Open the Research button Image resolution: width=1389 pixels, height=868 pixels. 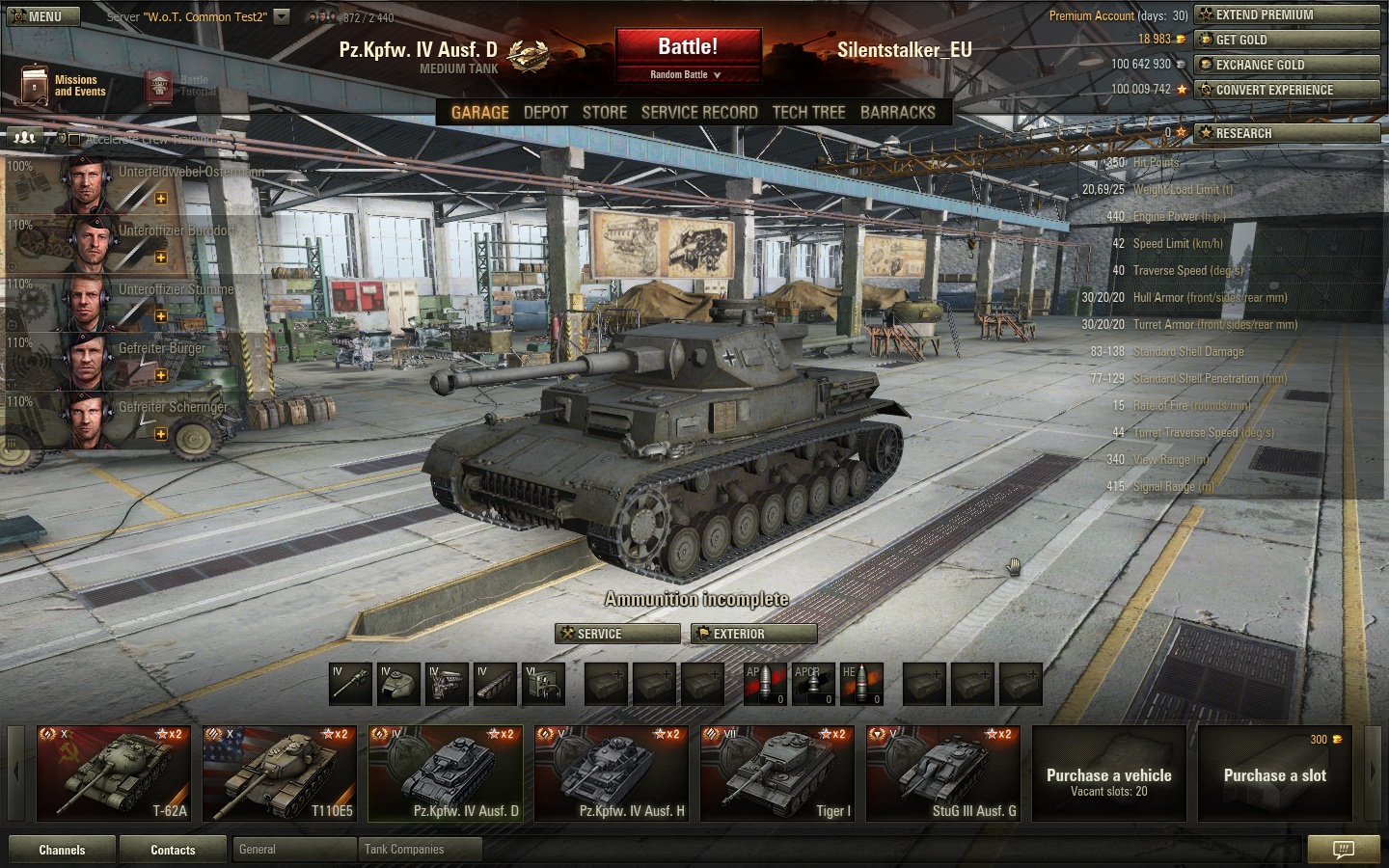point(1286,133)
